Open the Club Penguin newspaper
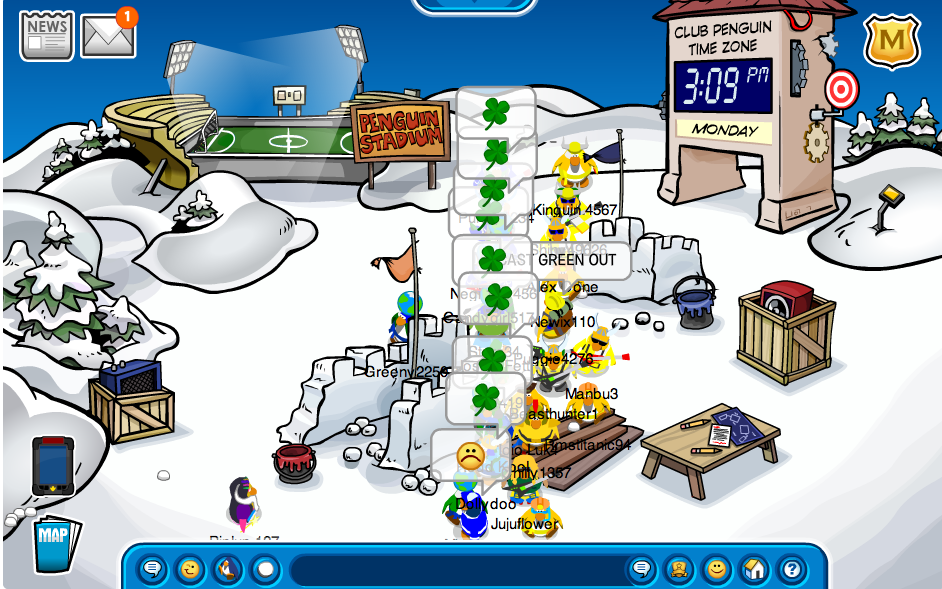The height and width of the screenshot is (589, 942). pyautogui.click(x=47, y=35)
